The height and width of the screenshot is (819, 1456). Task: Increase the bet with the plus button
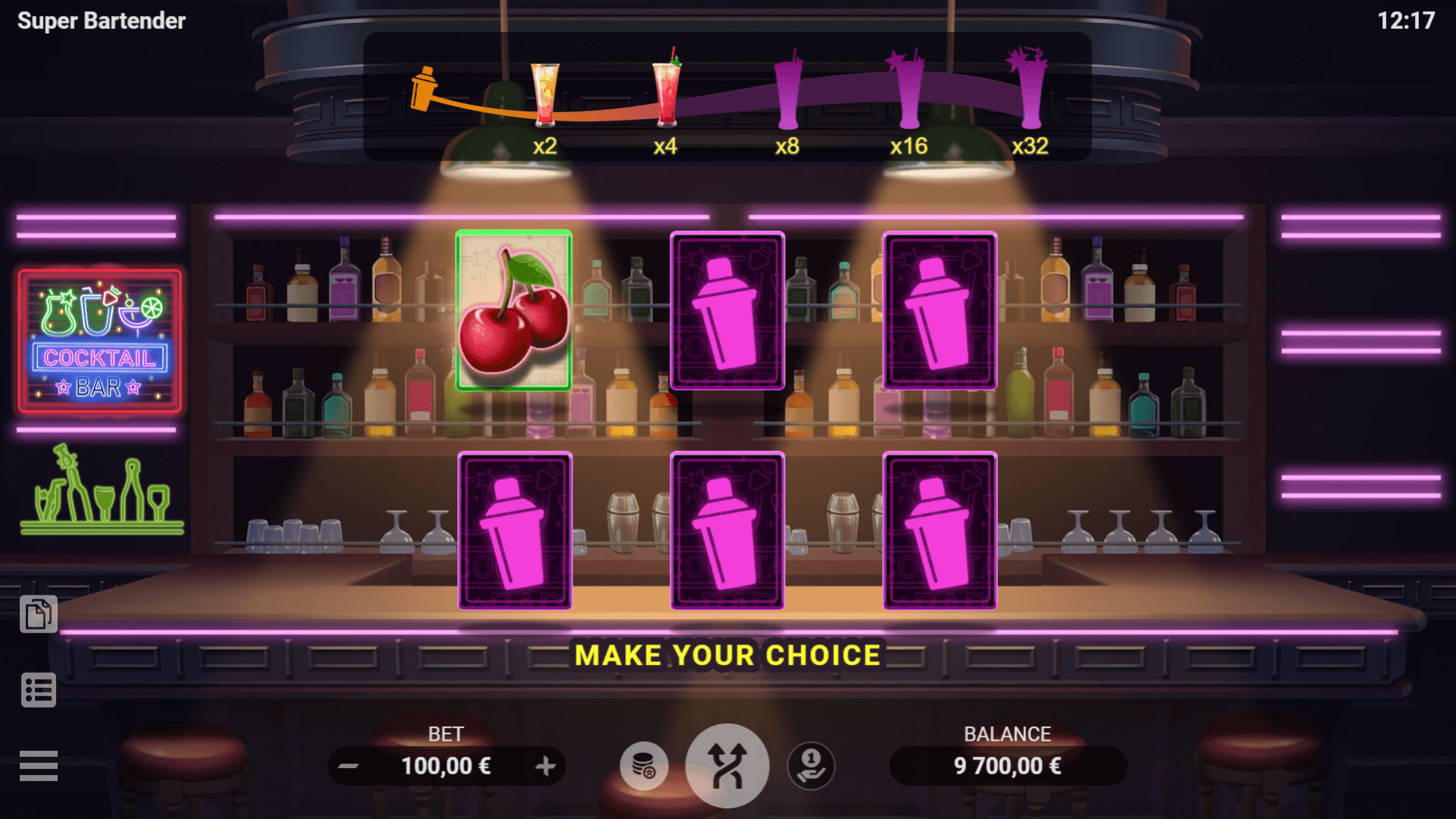(x=545, y=766)
